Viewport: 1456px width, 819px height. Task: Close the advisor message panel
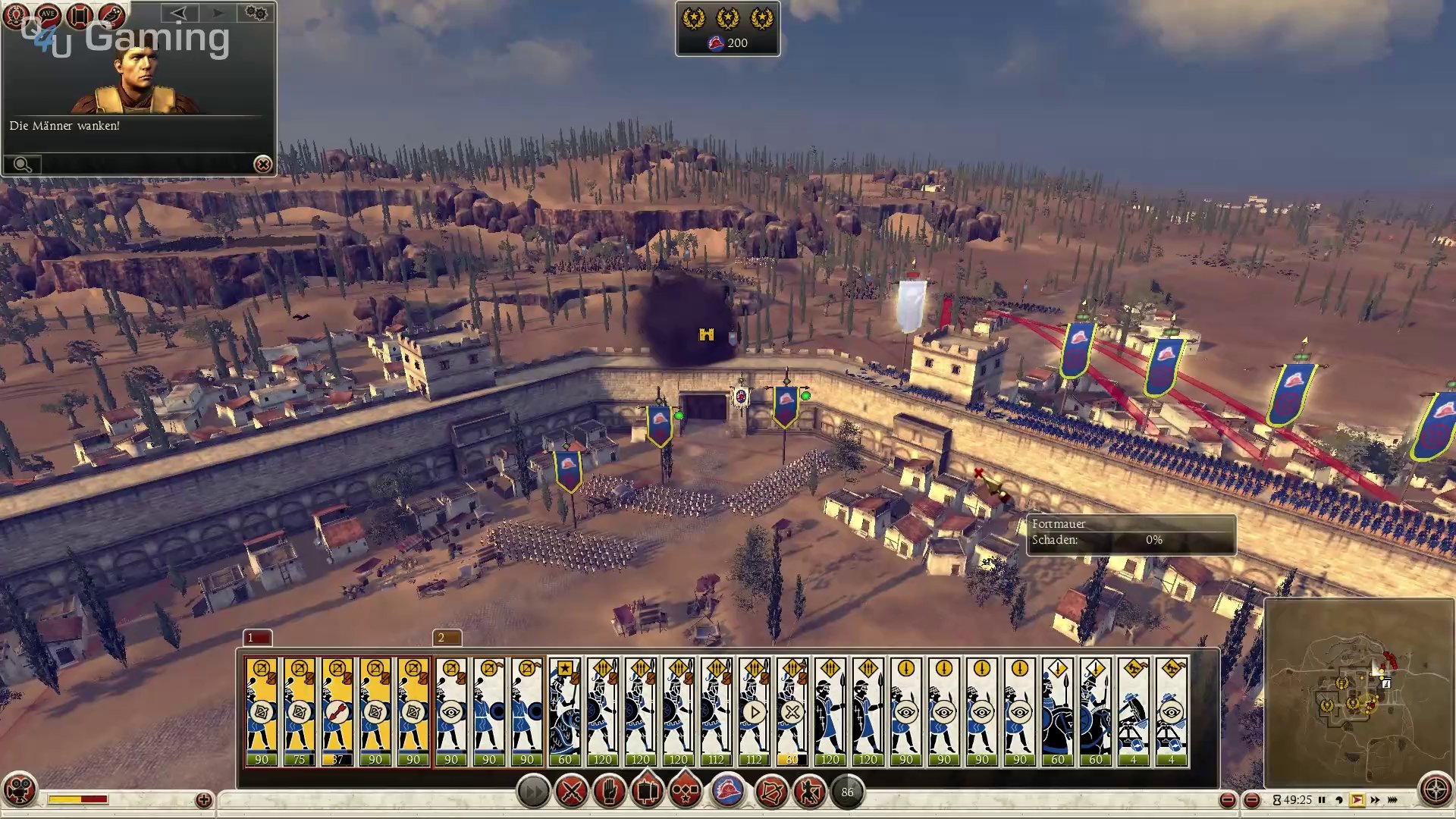tap(262, 164)
